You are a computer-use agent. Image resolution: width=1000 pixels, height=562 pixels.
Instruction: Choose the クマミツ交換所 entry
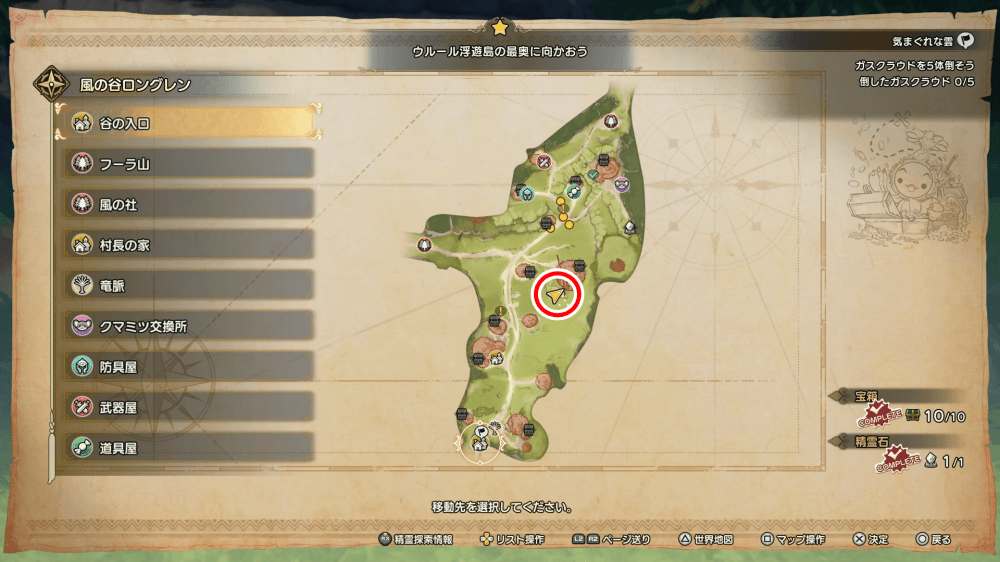click(190, 326)
